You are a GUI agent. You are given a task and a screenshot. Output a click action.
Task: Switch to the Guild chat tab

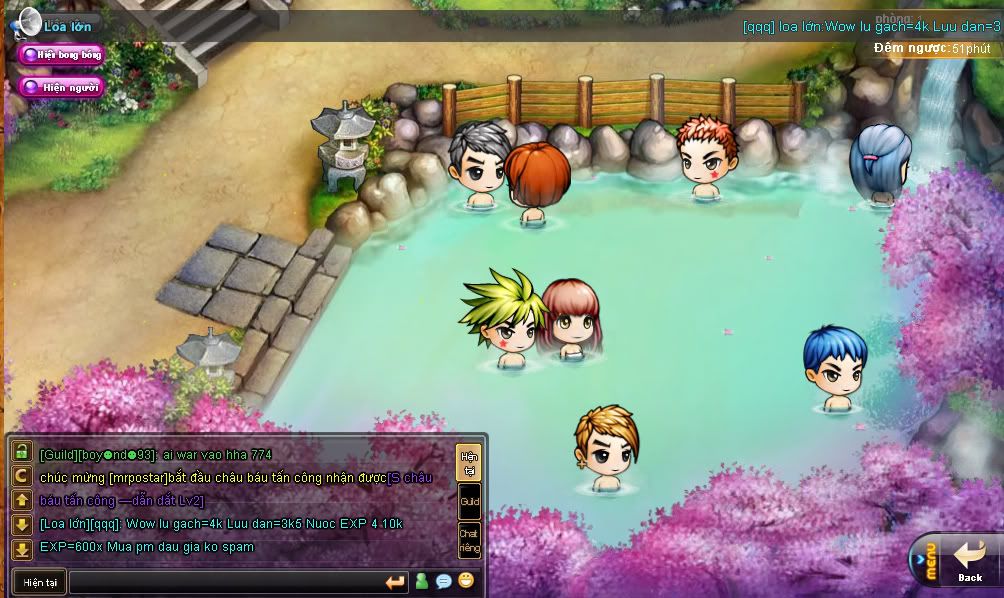tap(468, 502)
